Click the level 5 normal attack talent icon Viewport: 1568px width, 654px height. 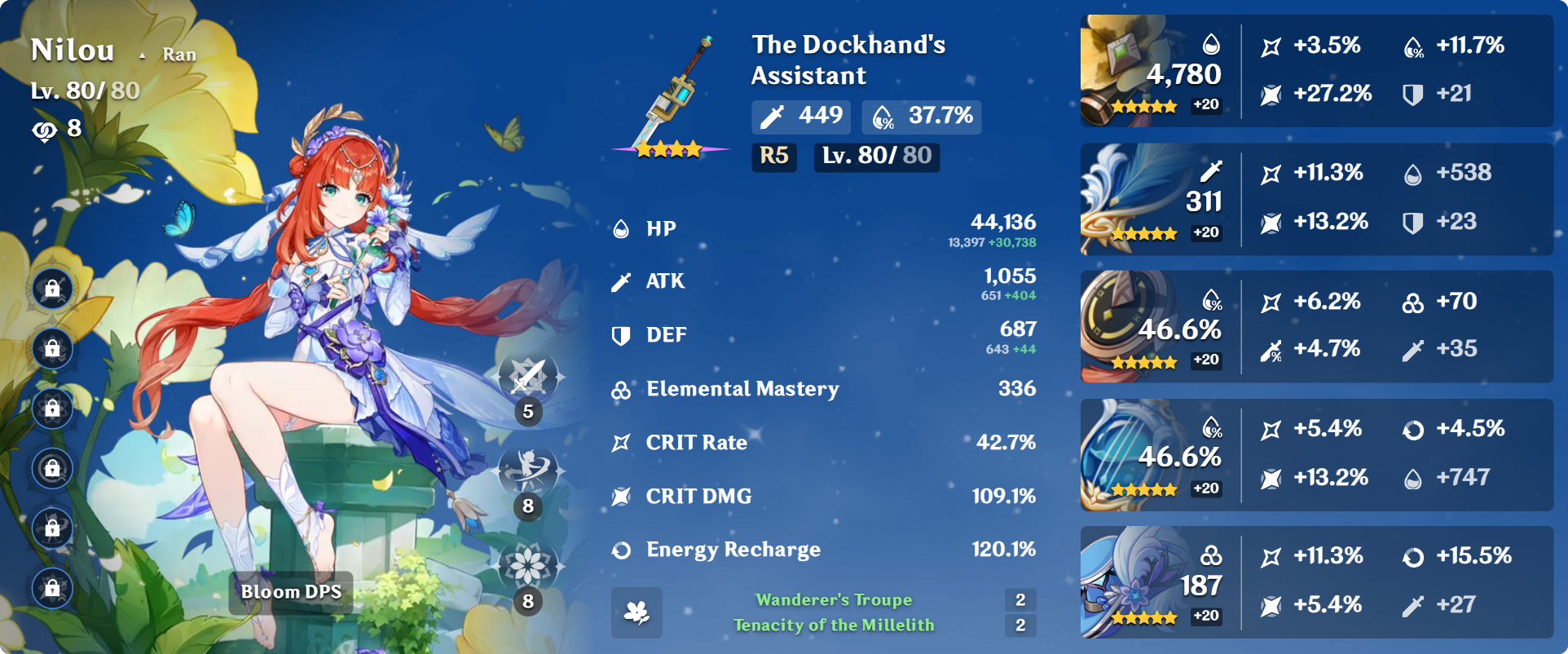[528, 378]
